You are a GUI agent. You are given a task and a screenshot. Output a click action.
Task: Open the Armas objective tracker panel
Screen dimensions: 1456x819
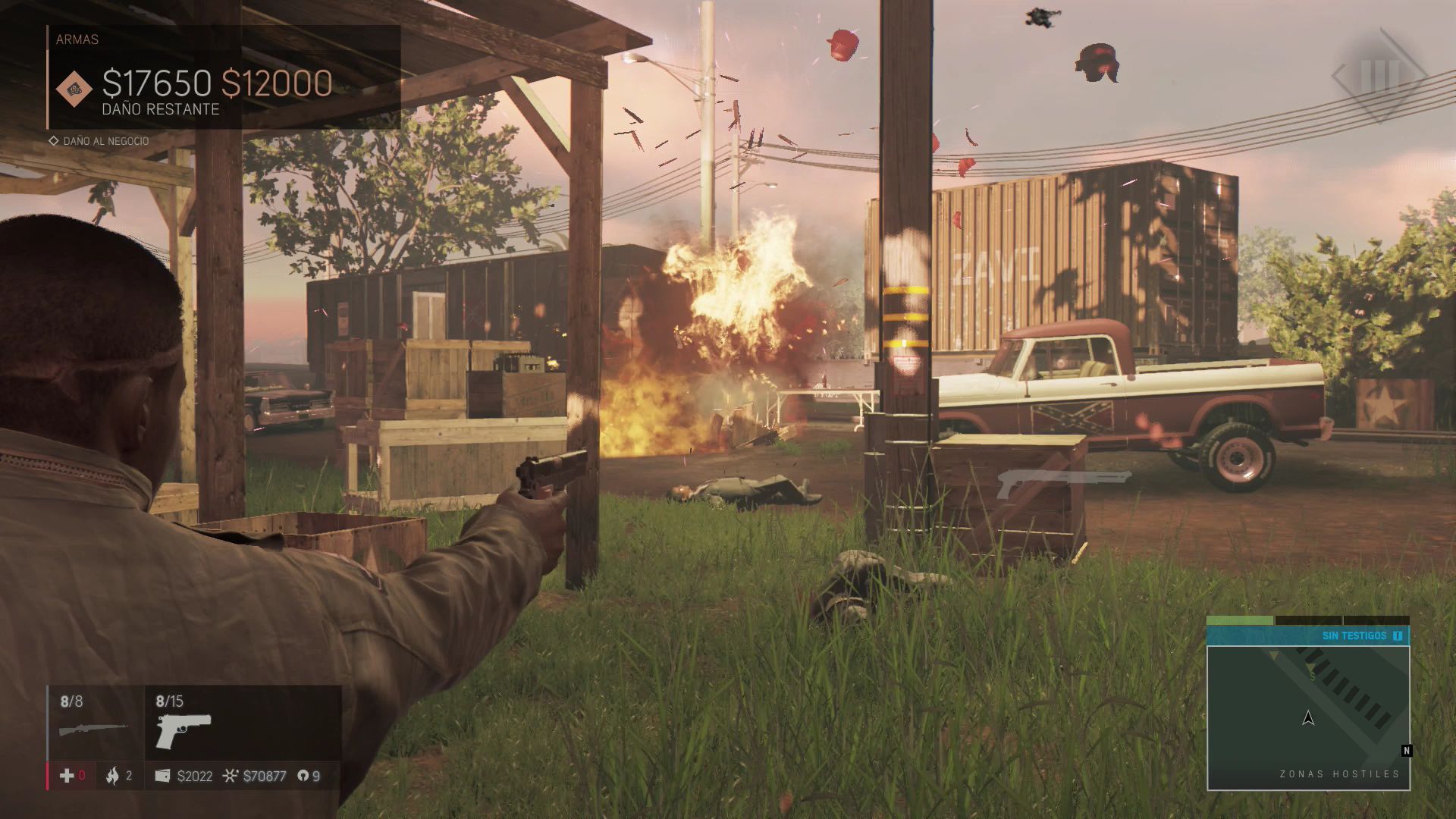coord(224,77)
